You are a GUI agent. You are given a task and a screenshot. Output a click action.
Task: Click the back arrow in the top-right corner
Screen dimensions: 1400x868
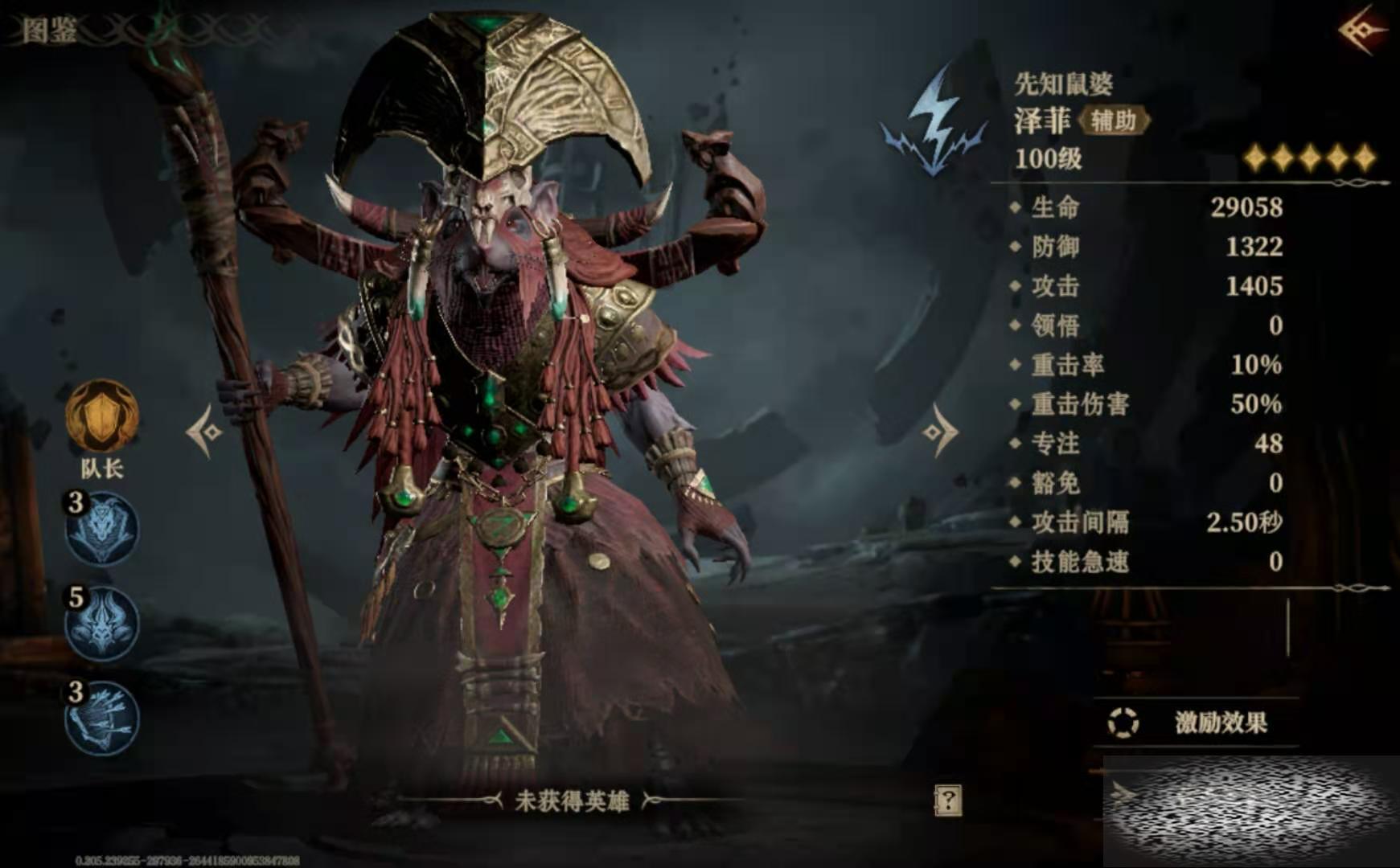tap(1363, 31)
